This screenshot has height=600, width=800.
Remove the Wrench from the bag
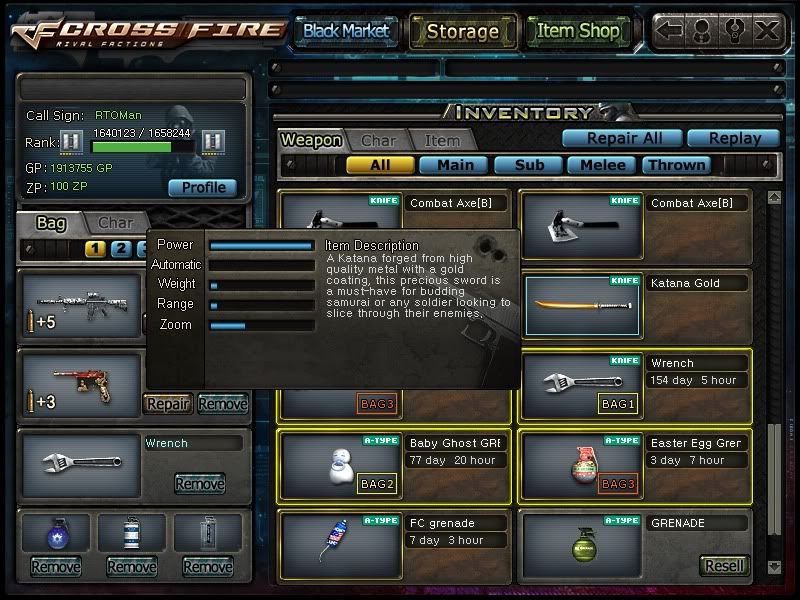point(199,484)
